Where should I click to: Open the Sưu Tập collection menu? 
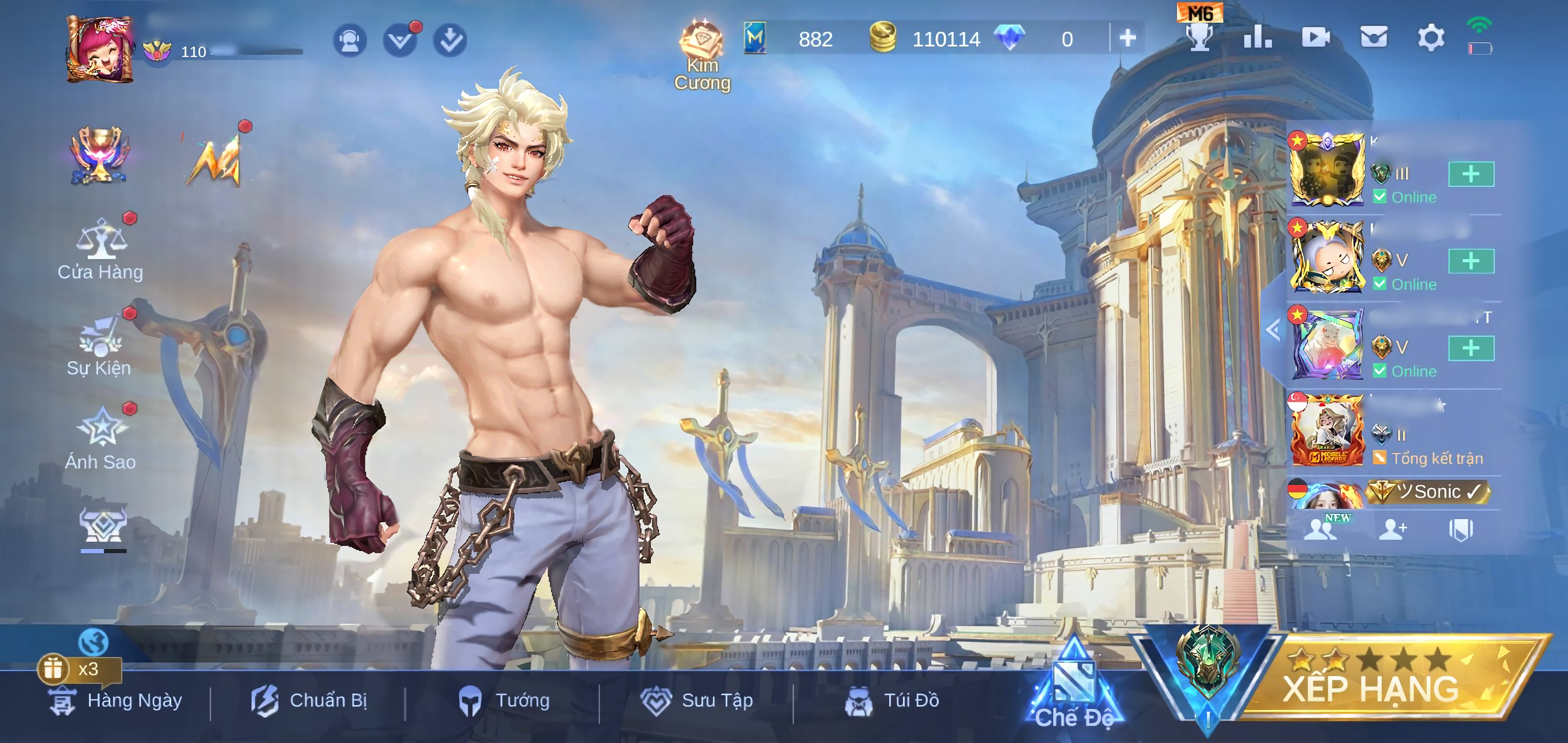(697, 701)
